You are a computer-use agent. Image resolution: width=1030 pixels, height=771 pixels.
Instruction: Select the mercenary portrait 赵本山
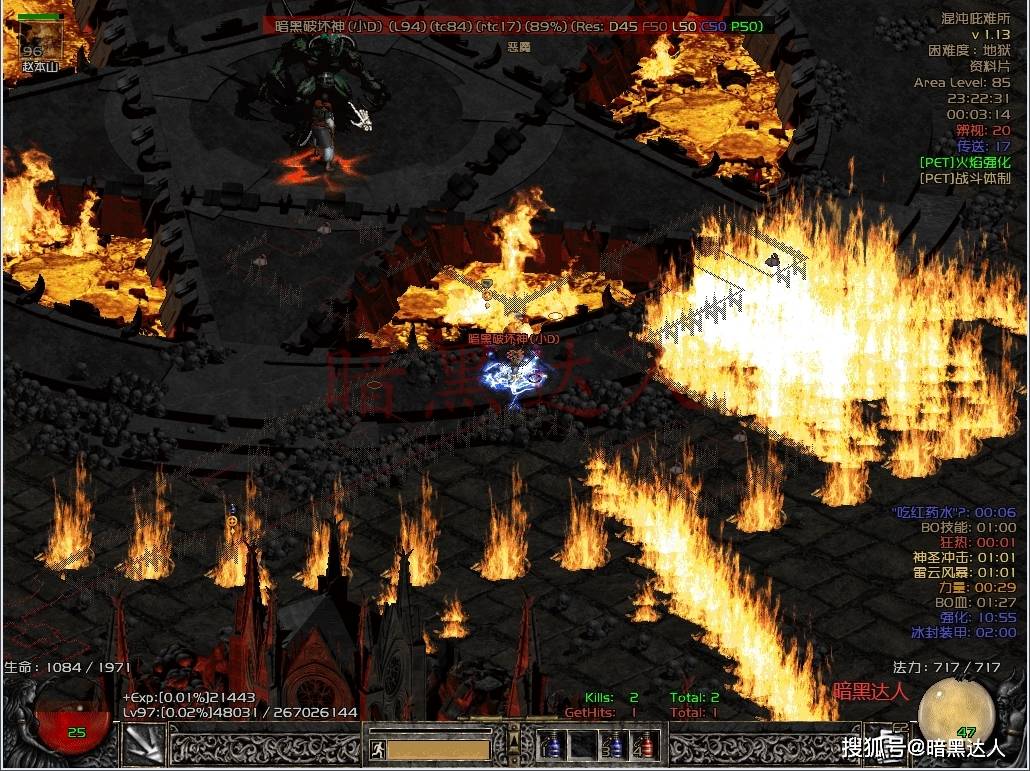click(40, 37)
